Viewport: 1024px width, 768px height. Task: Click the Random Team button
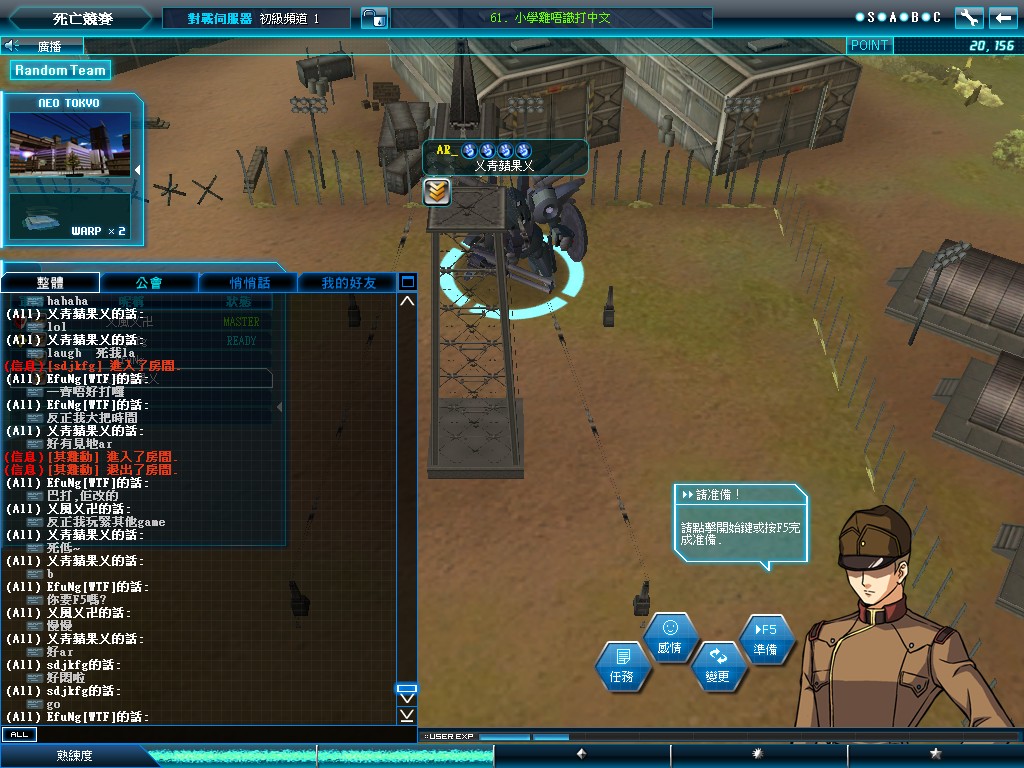(x=60, y=70)
